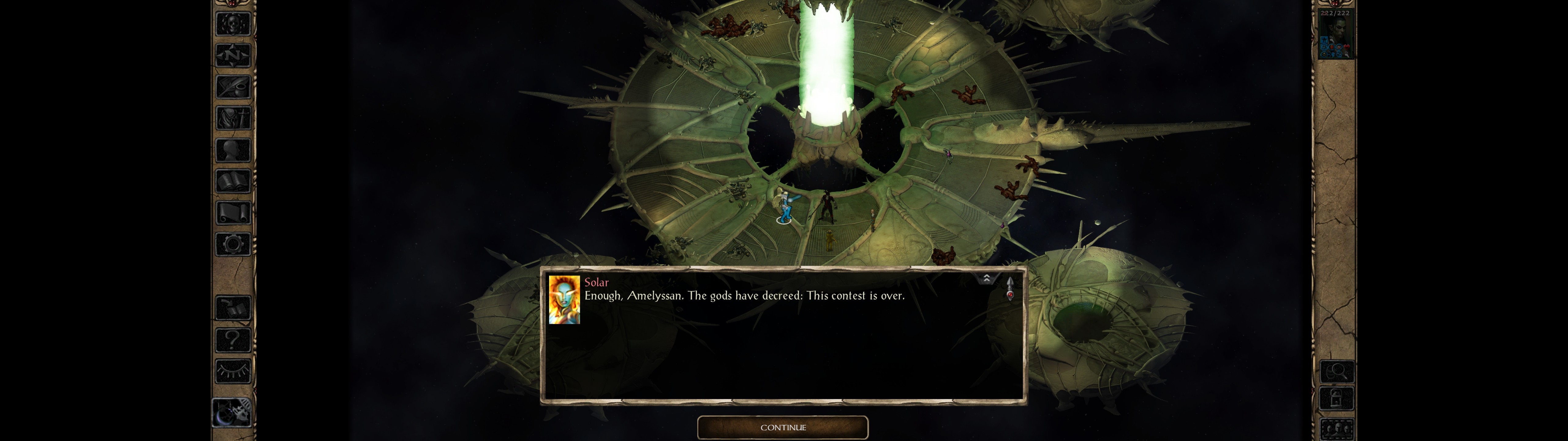
Task: Click the magnifying glass highlight button
Action: click(1336, 371)
